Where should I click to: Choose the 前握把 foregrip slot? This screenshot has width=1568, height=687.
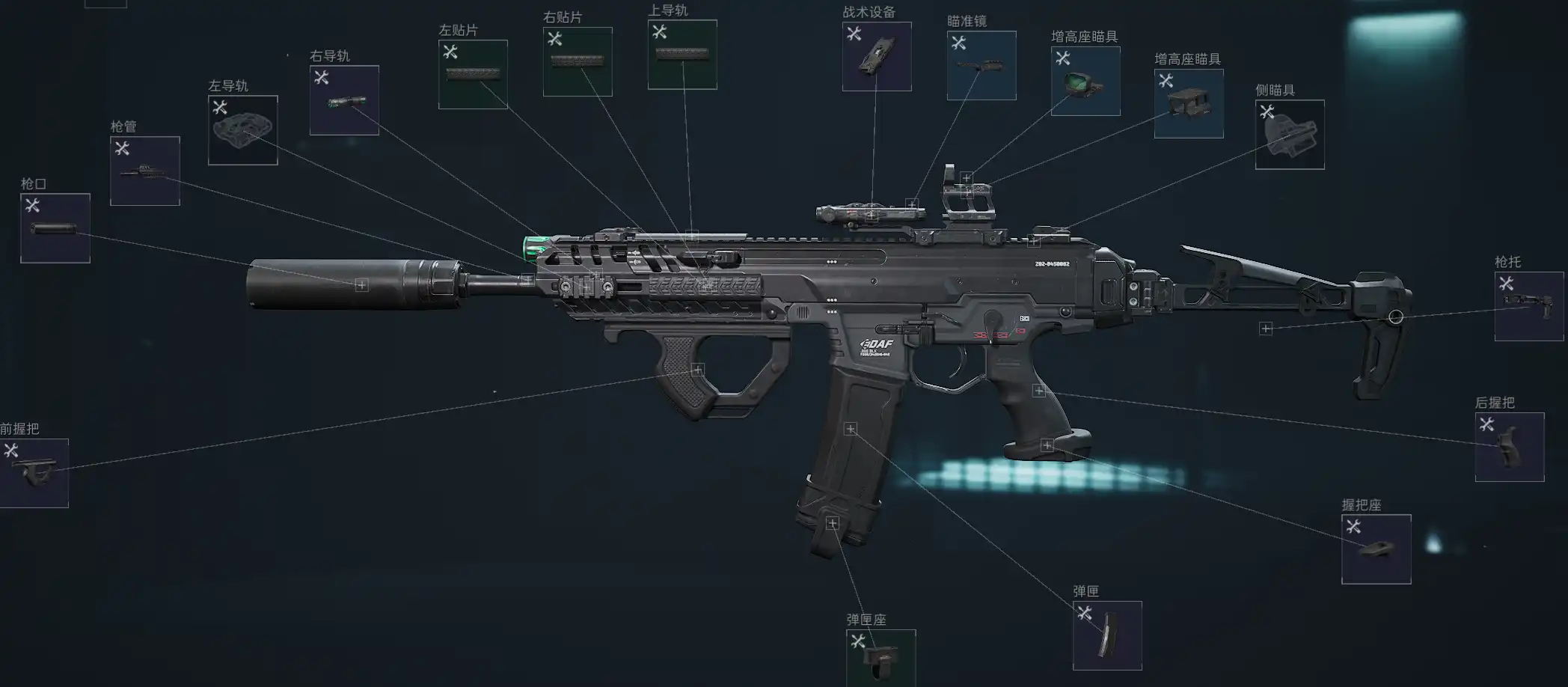click(x=34, y=473)
